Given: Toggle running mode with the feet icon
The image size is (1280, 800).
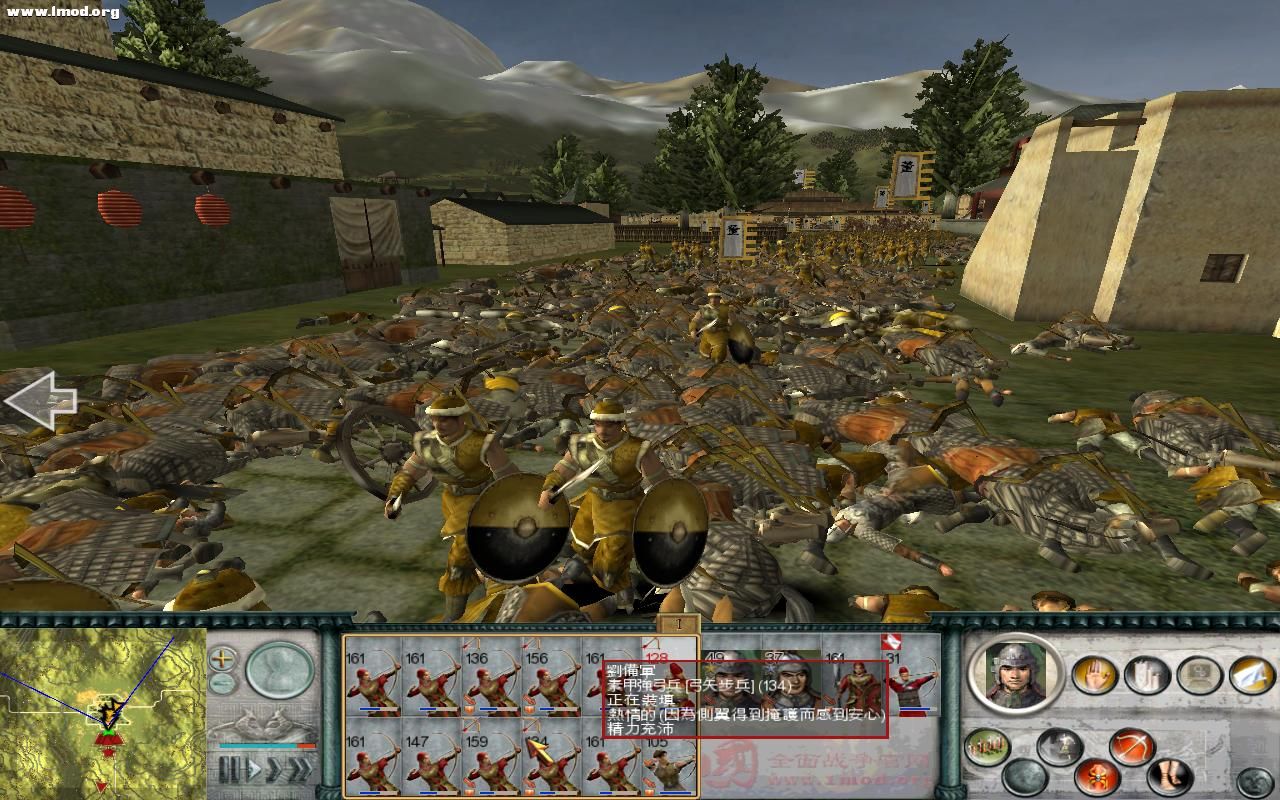Looking at the screenshot, I should tap(1168, 776).
